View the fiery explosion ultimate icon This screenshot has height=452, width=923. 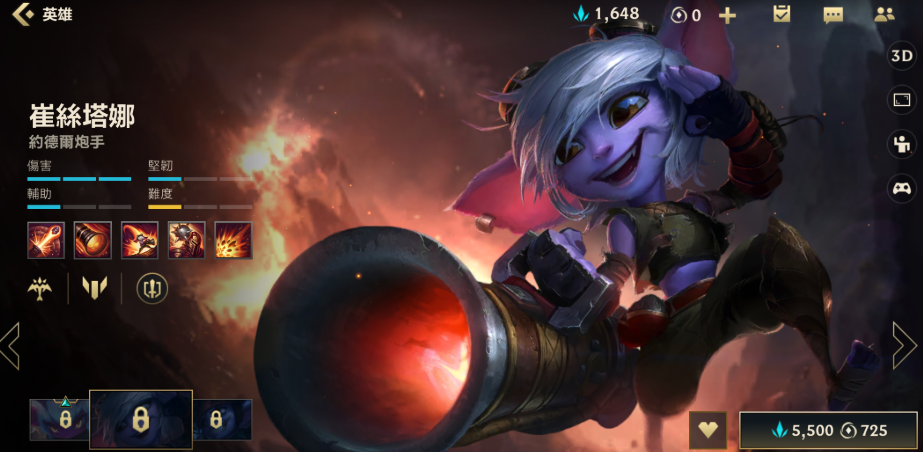(x=234, y=240)
